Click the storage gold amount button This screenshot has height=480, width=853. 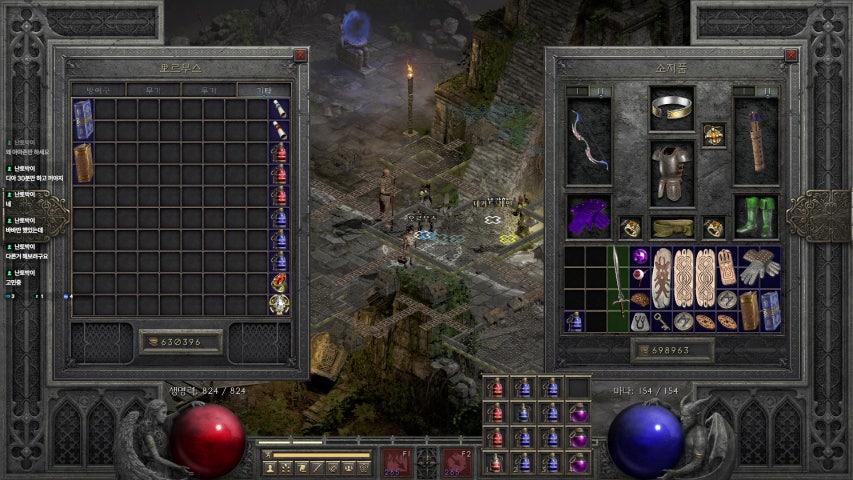[x=181, y=342]
